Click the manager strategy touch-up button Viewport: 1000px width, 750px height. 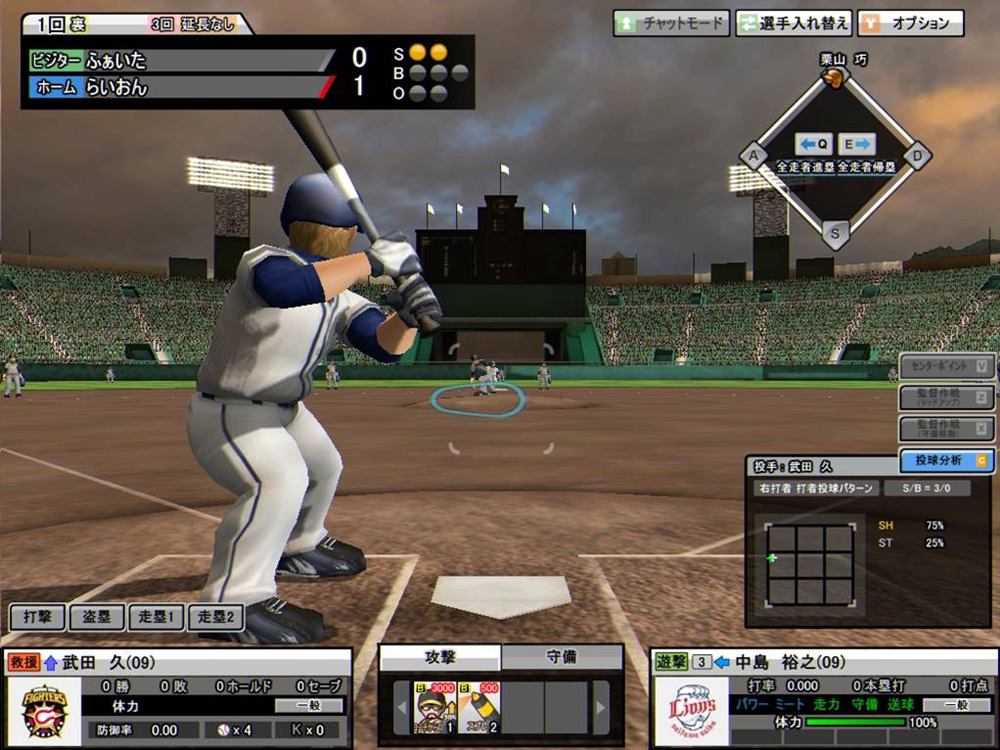[x=946, y=398]
